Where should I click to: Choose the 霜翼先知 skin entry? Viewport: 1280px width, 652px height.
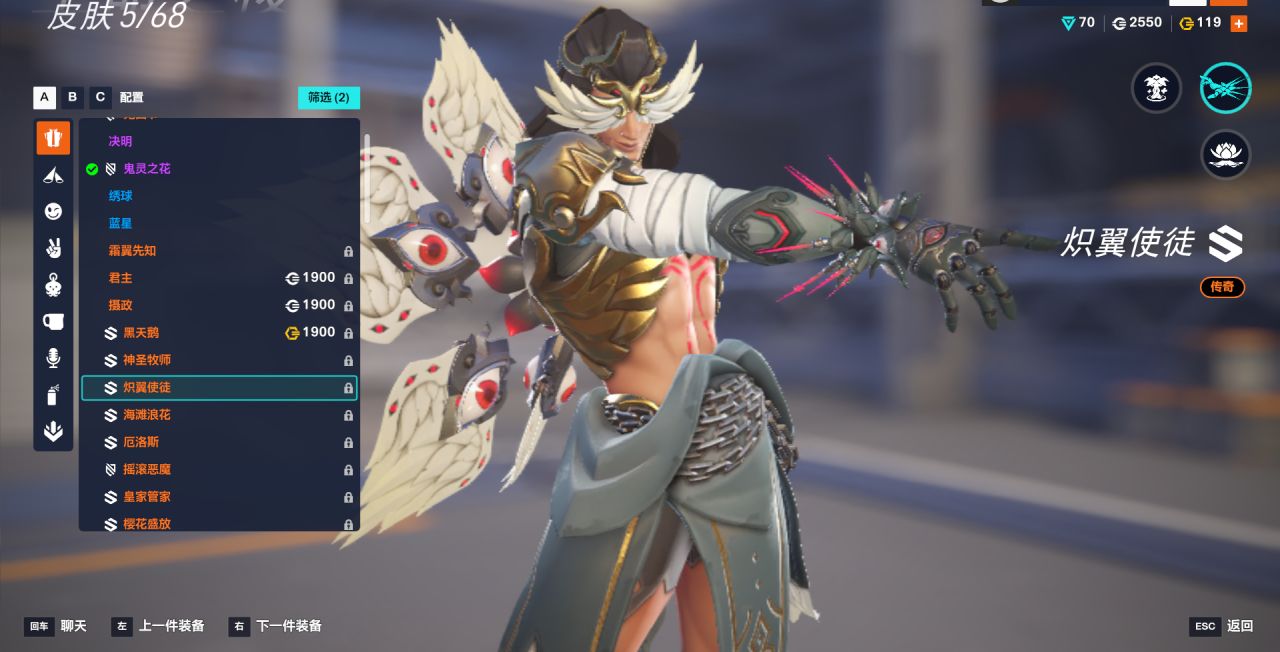[132, 251]
